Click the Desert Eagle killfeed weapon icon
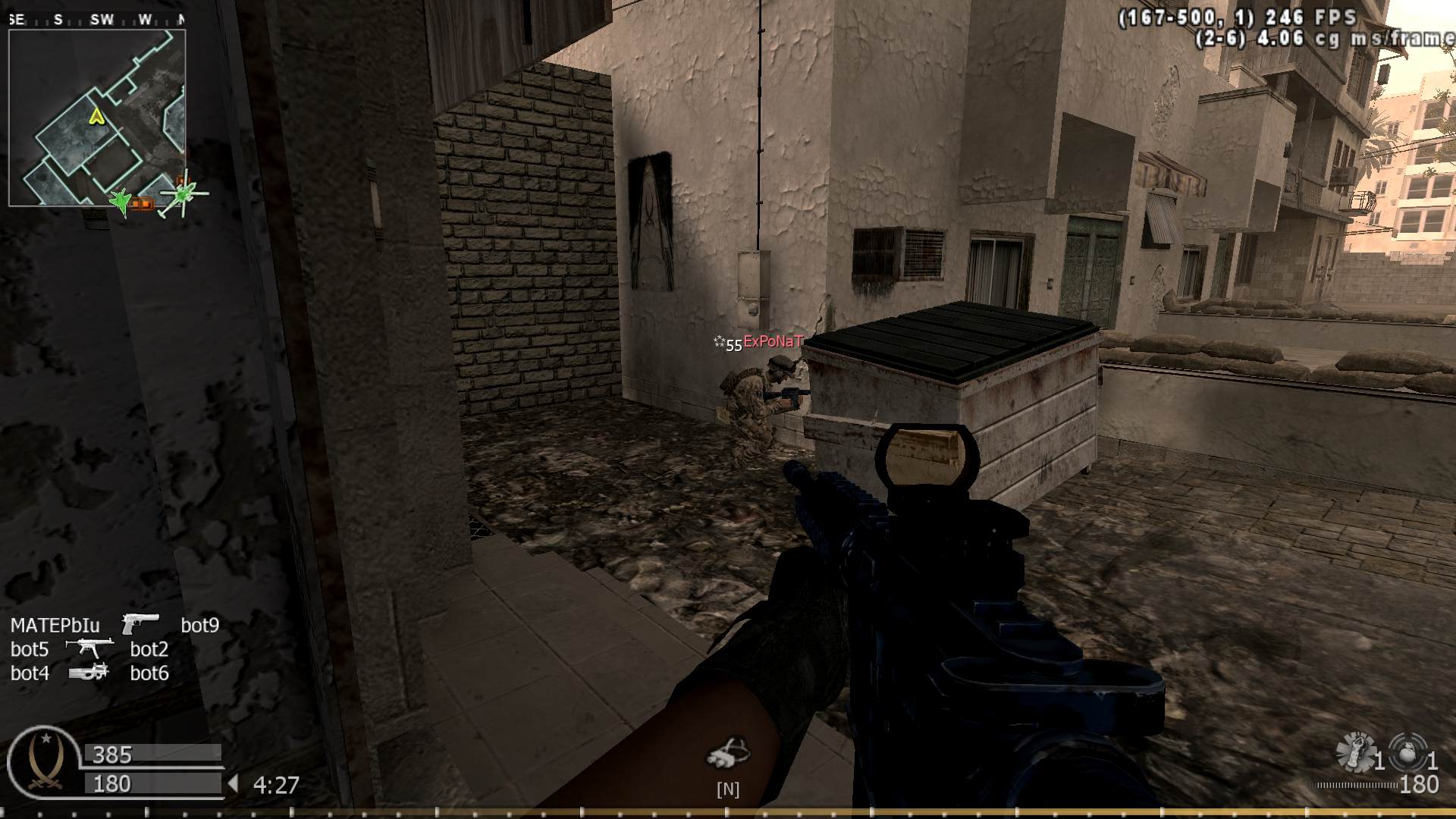 pos(140,623)
